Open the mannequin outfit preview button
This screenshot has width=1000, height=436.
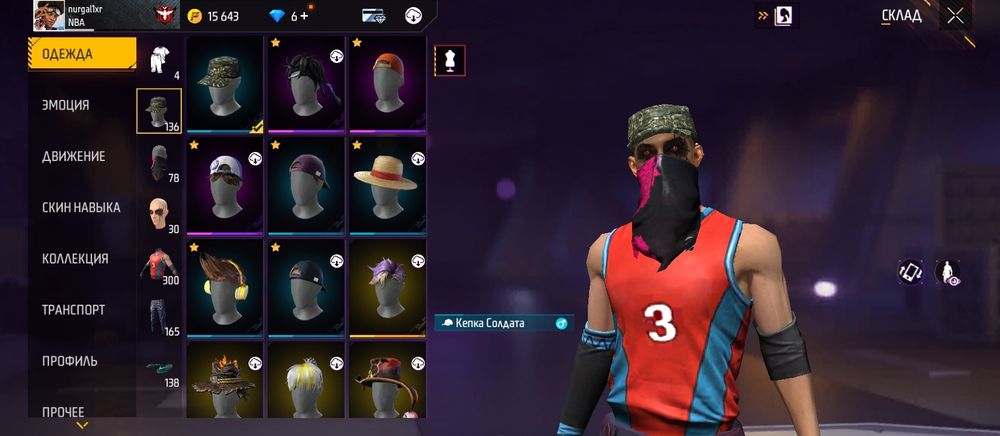tap(449, 60)
